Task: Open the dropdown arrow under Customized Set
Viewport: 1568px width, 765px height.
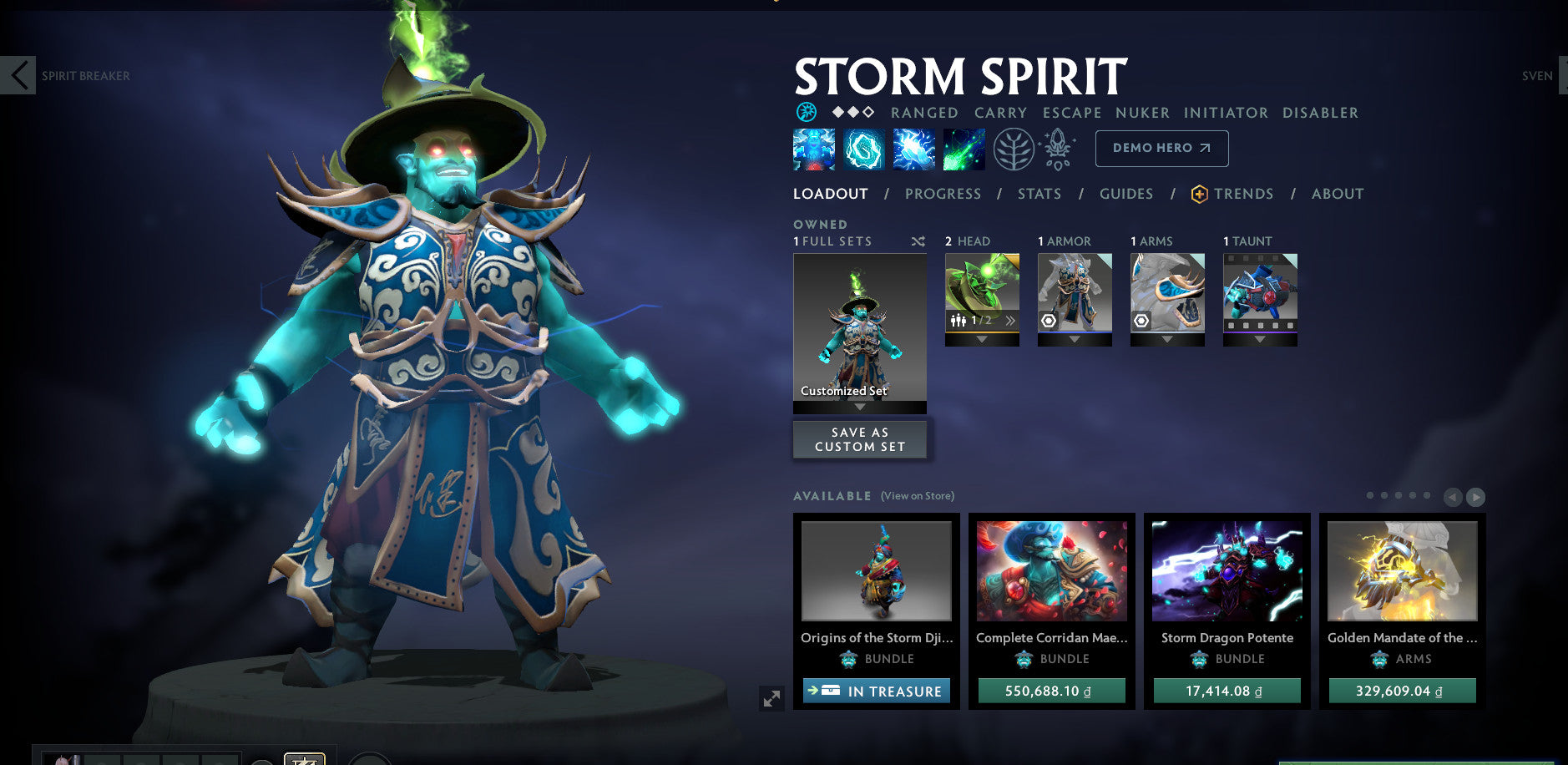Action: (860, 408)
